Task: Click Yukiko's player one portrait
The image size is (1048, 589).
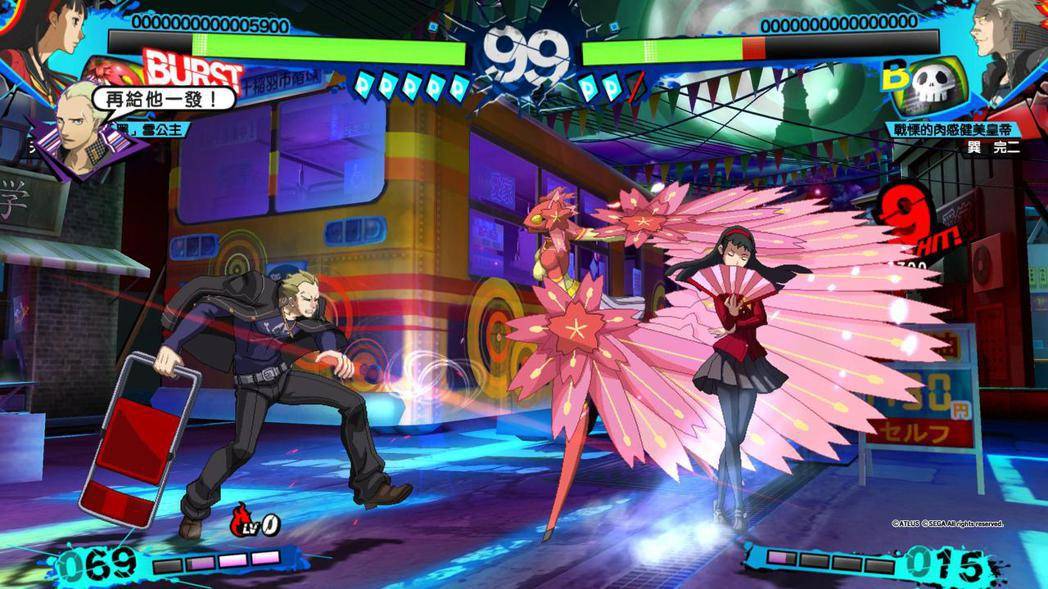Action: 45,42
